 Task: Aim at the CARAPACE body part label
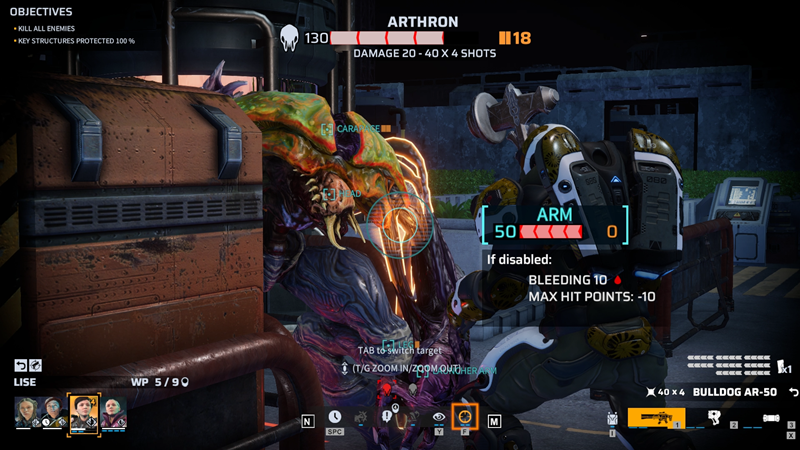(356, 129)
